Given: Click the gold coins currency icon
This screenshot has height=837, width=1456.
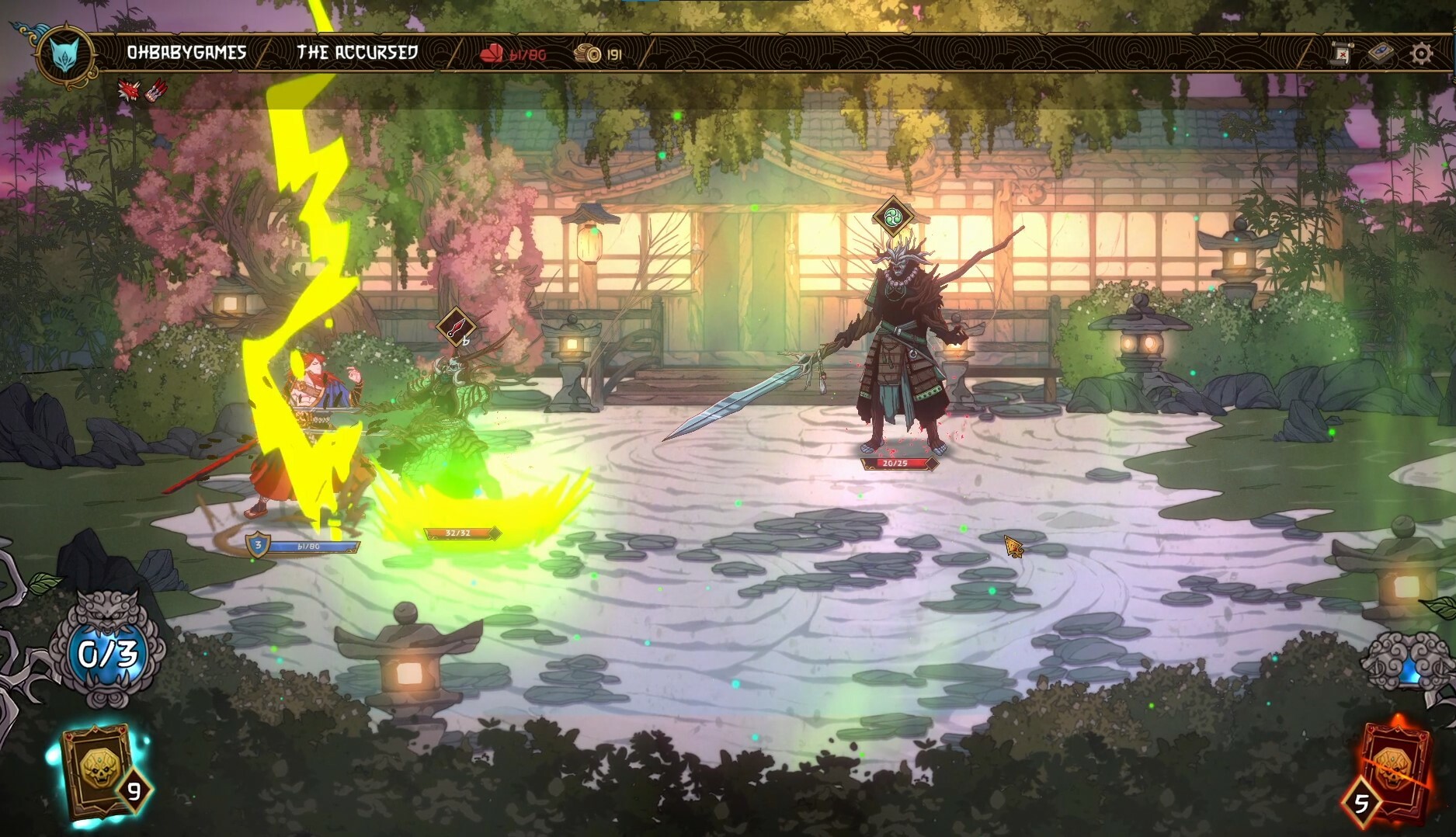Looking at the screenshot, I should click(588, 54).
